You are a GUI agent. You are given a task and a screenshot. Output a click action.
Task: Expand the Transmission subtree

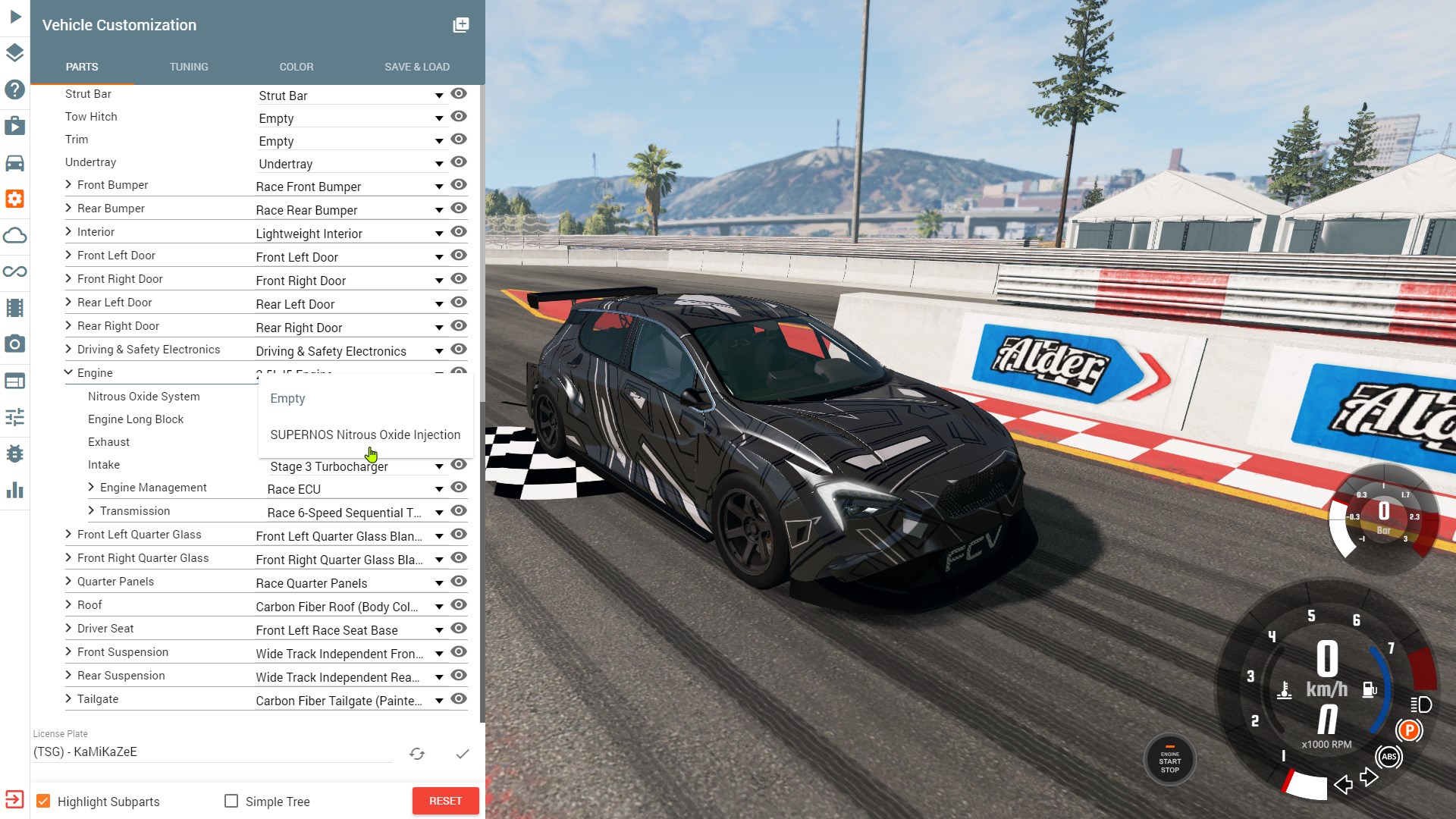92,510
